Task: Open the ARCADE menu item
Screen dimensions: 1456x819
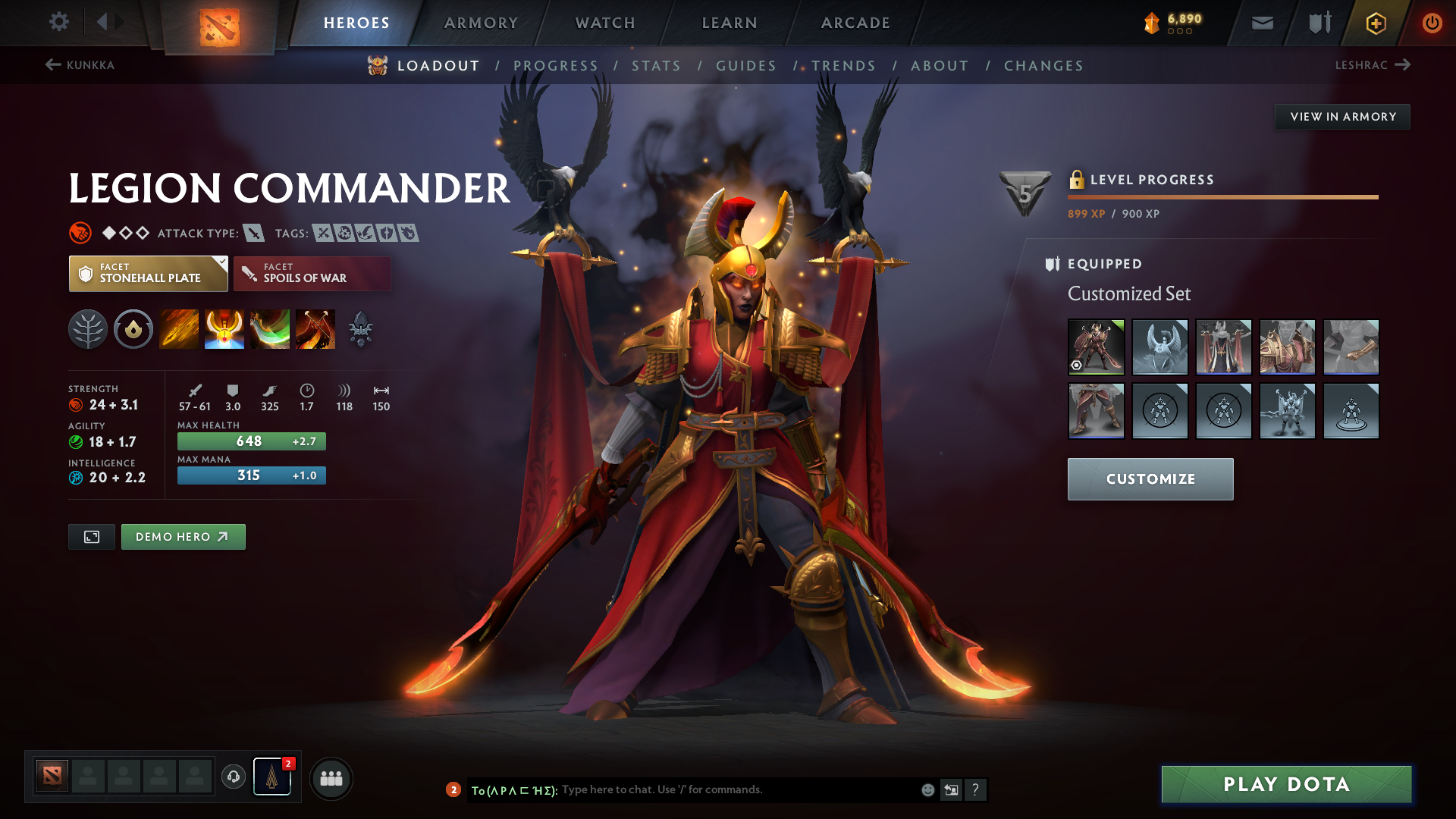Action: coord(855,23)
